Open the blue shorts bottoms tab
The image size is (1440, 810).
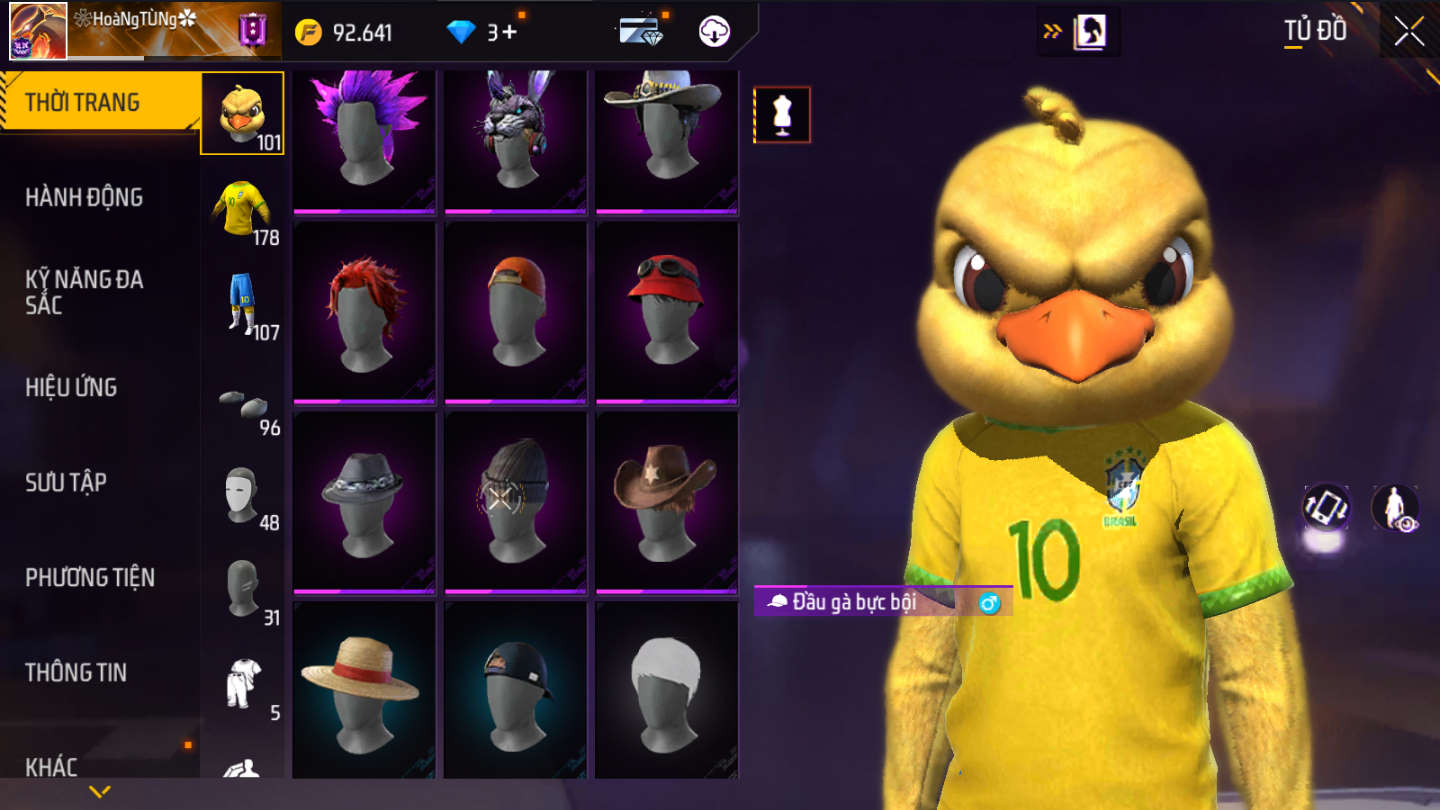(x=242, y=304)
